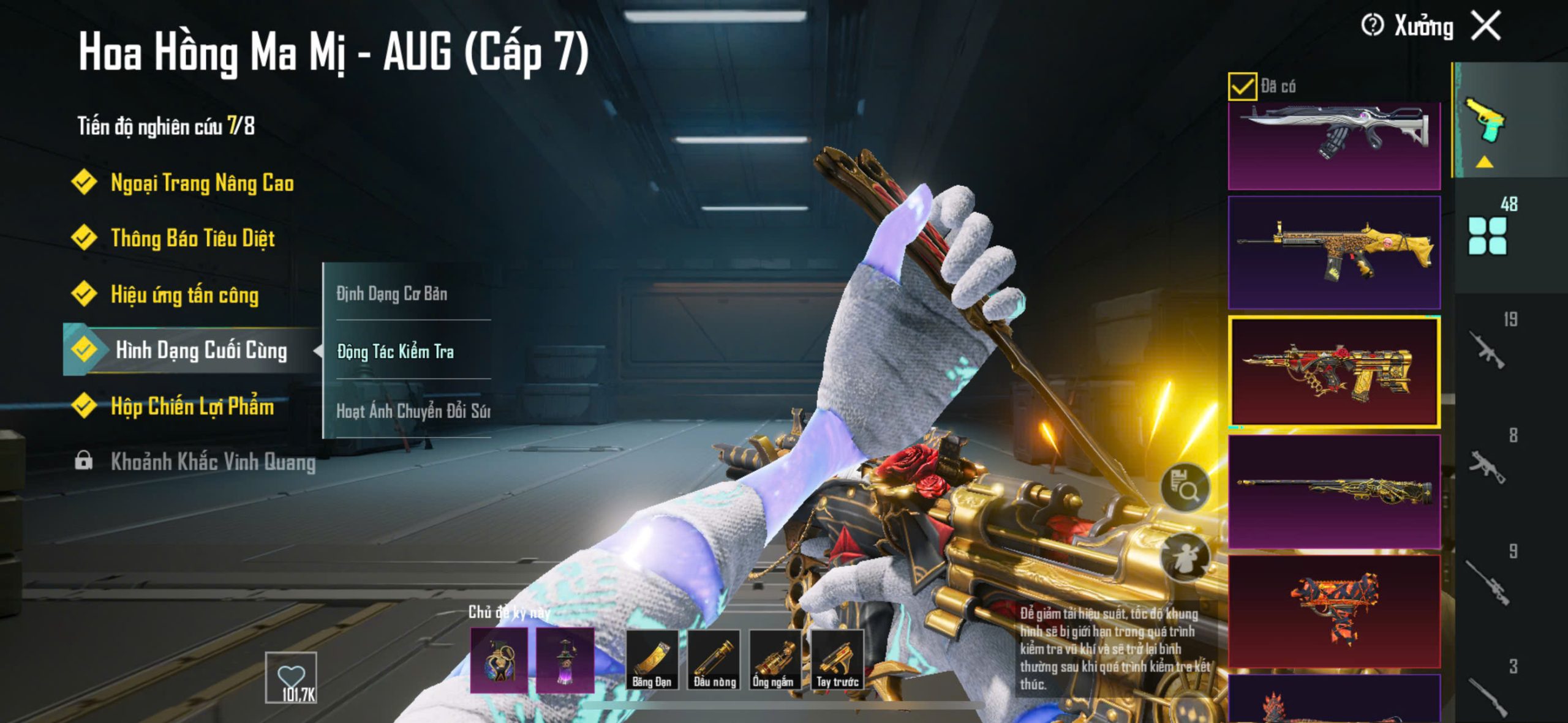The image size is (1568, 723).
Task: Choose Động Tác Kiểm Tra option
Action: pos(396,351)
